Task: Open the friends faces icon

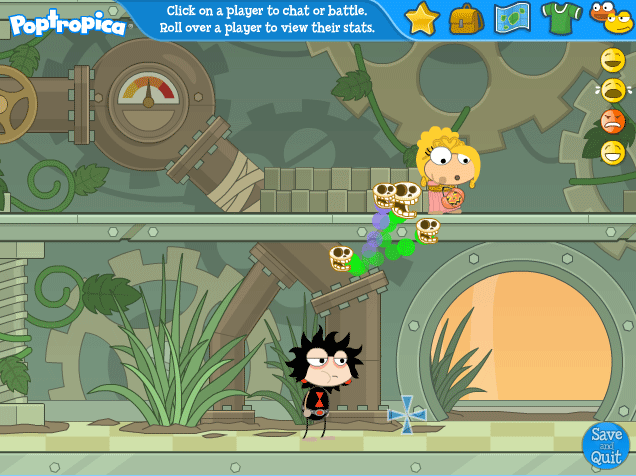Action: tap(610, 17)
